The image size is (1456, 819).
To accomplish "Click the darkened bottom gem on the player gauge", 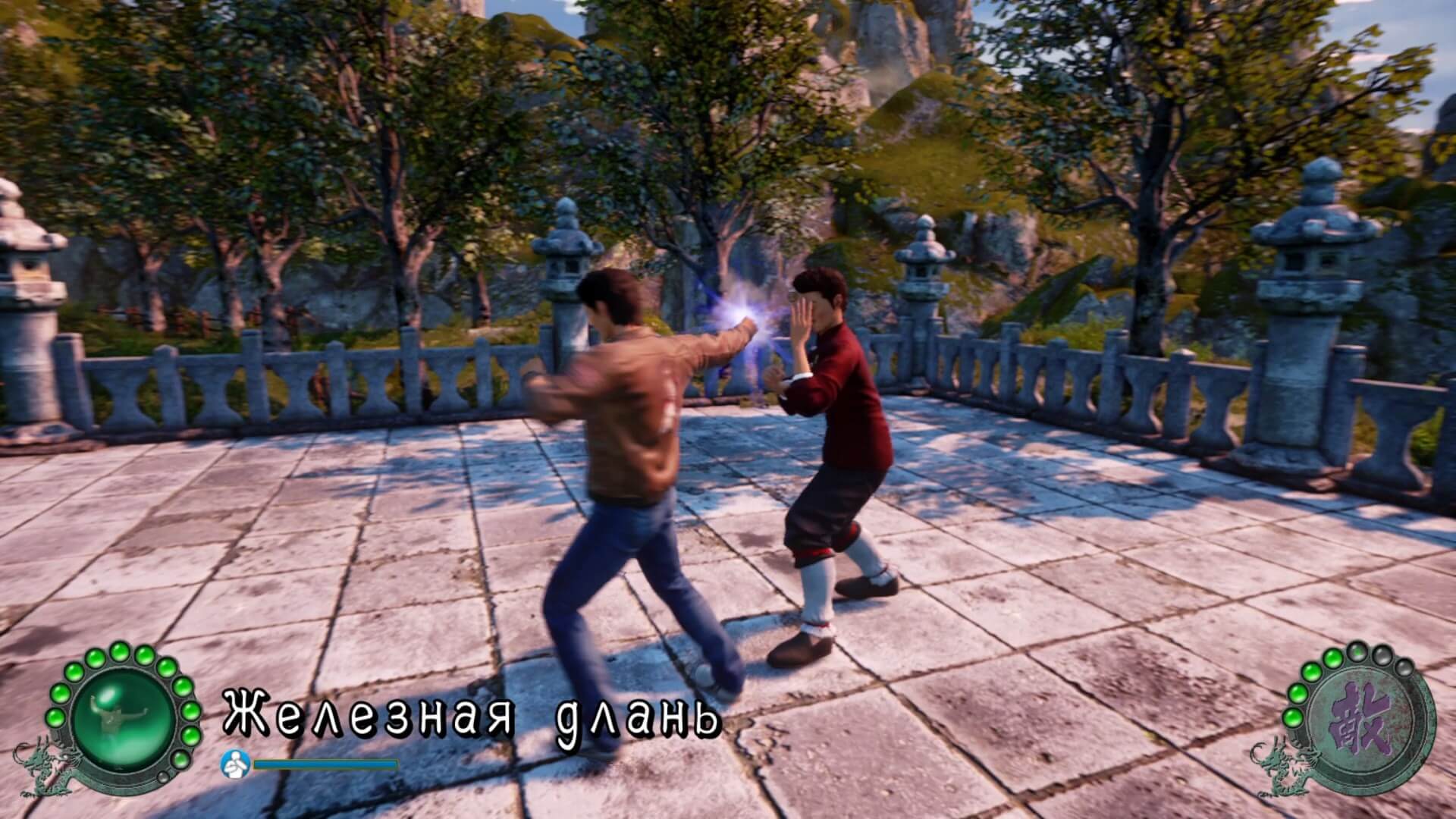I will tap(164, 777).
